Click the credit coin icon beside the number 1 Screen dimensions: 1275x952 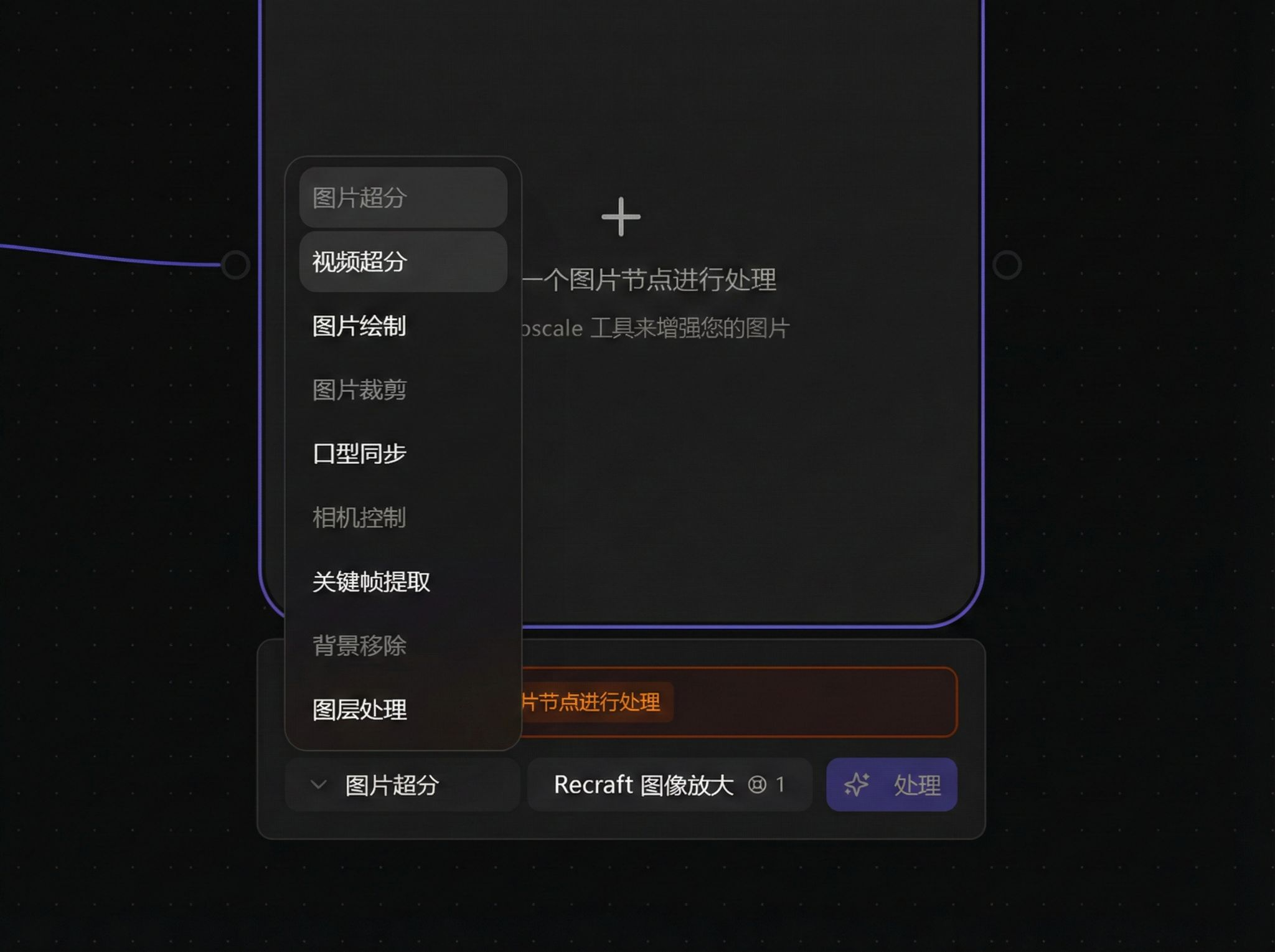tap(759, 785)
